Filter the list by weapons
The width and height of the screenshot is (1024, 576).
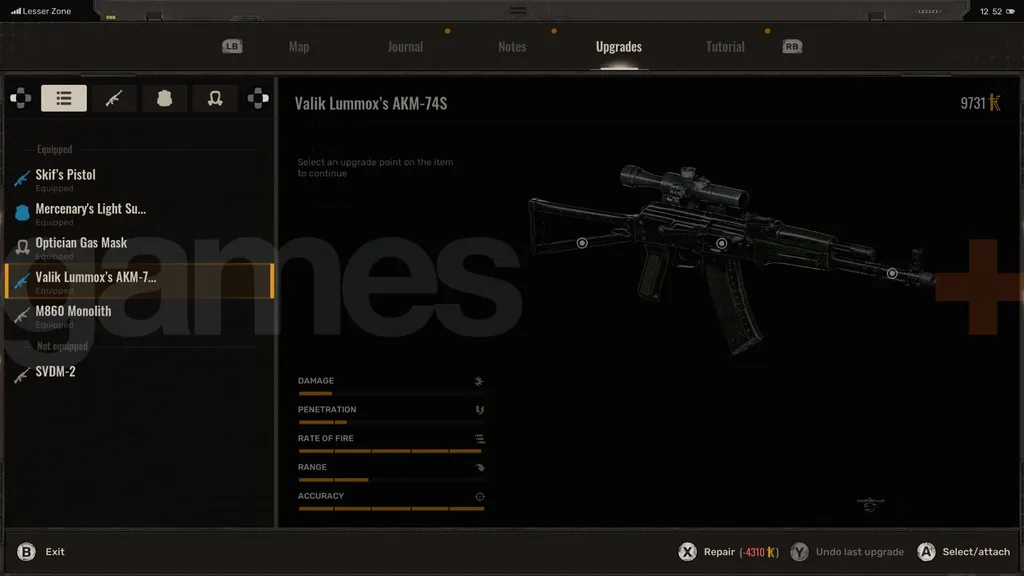pyautogui.click(x=114, y=98)
